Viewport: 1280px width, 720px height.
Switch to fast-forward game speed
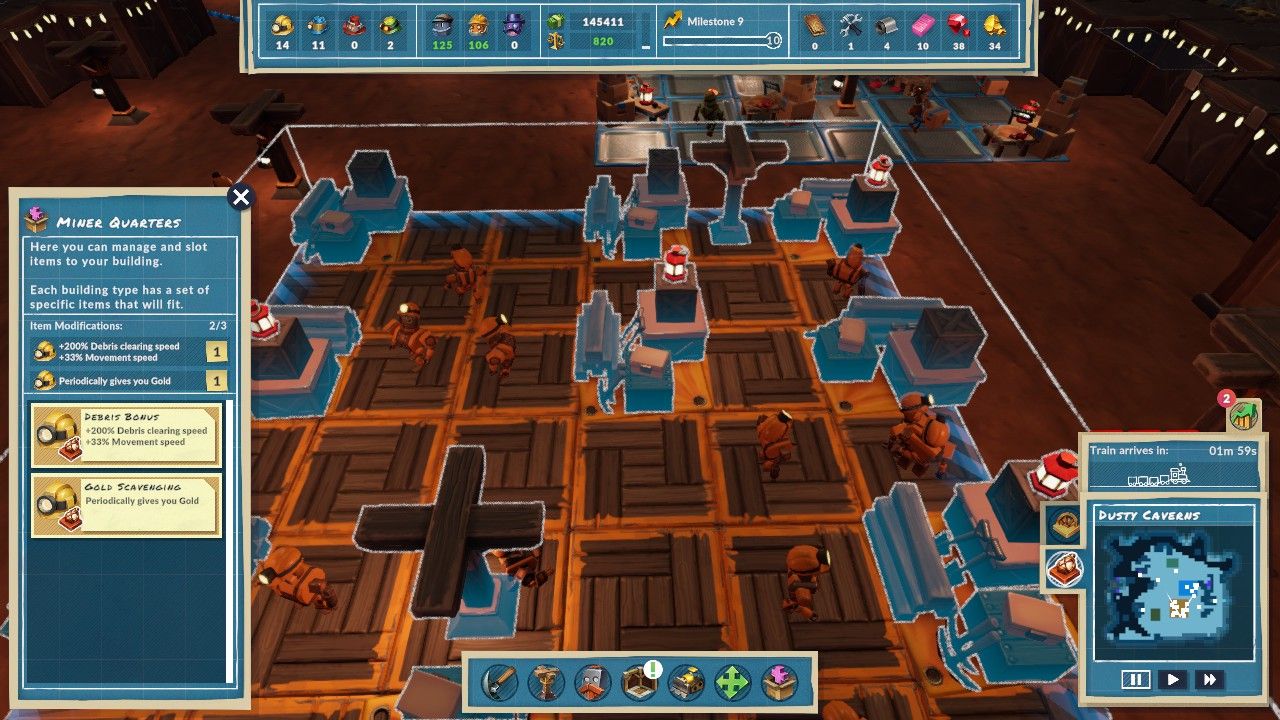[x=1210, y=680]
